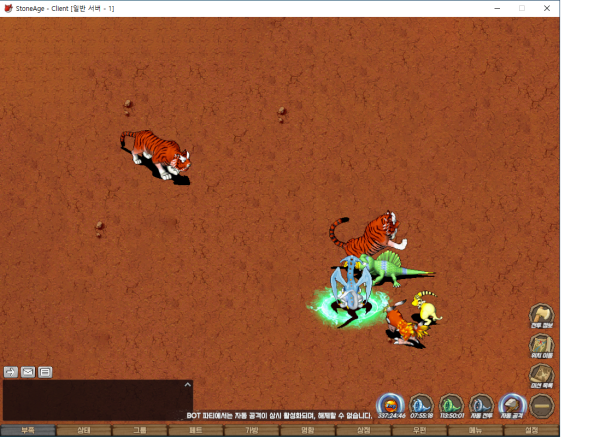Open the 메뉴 (menu) button
The width and height of the screenshot is (600, 437).
pos(476,430)
